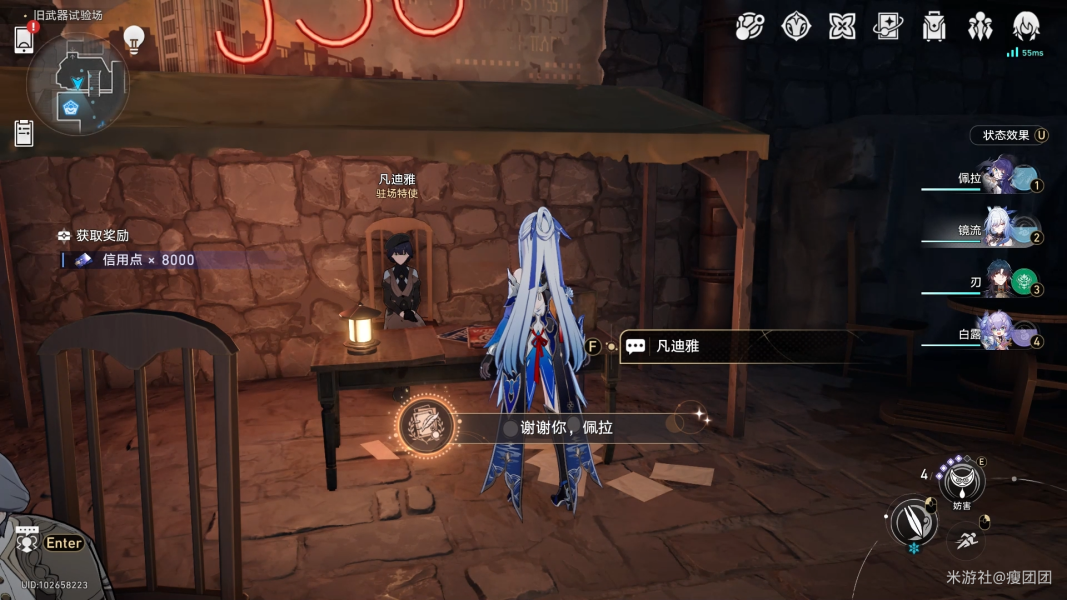The width and height of the screenshot is (1067, 600).
Task: Open the phone menu icon
Action: tap(25, 39)
